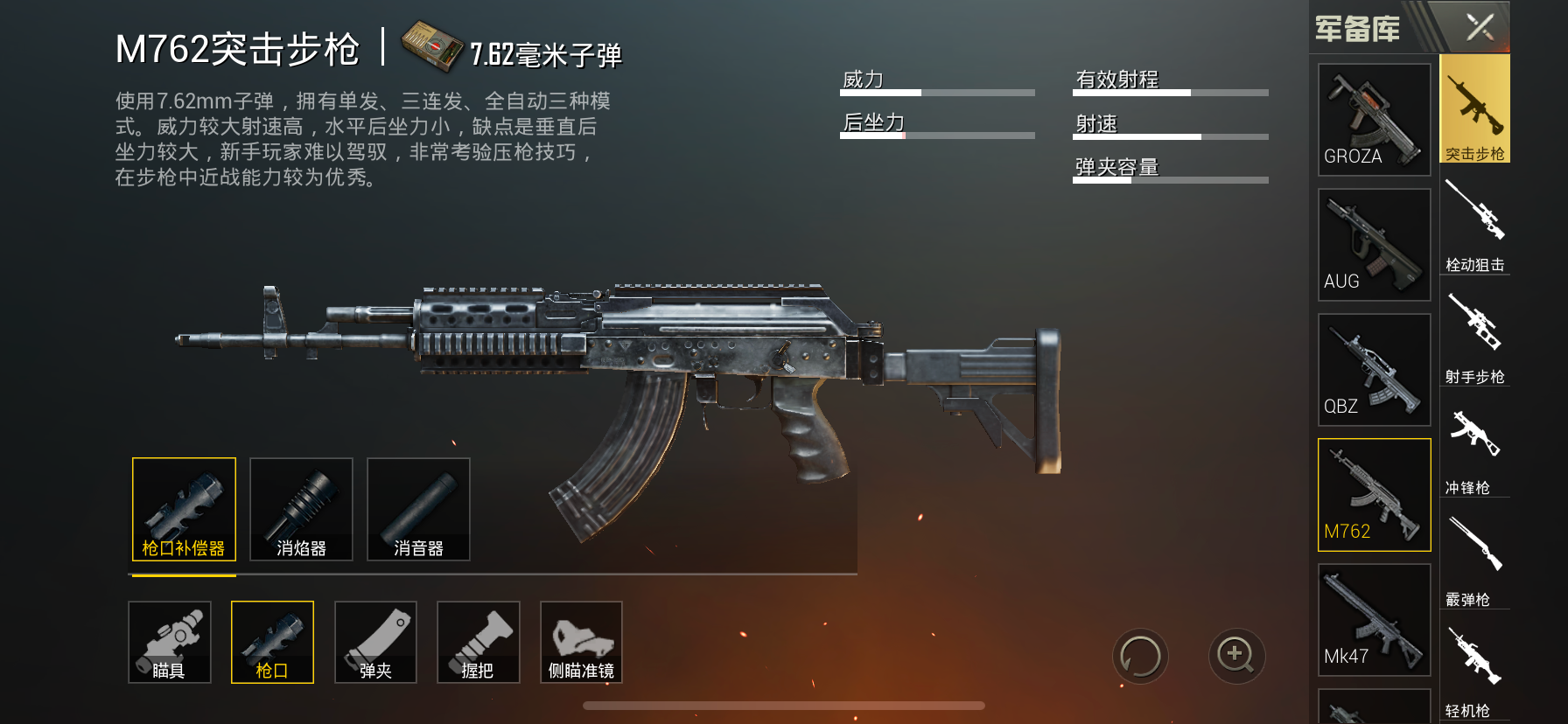Screen dimensions: 1568x724
Task: Open the 瞄具 sight attachment slot
Action: click(169, 642)
